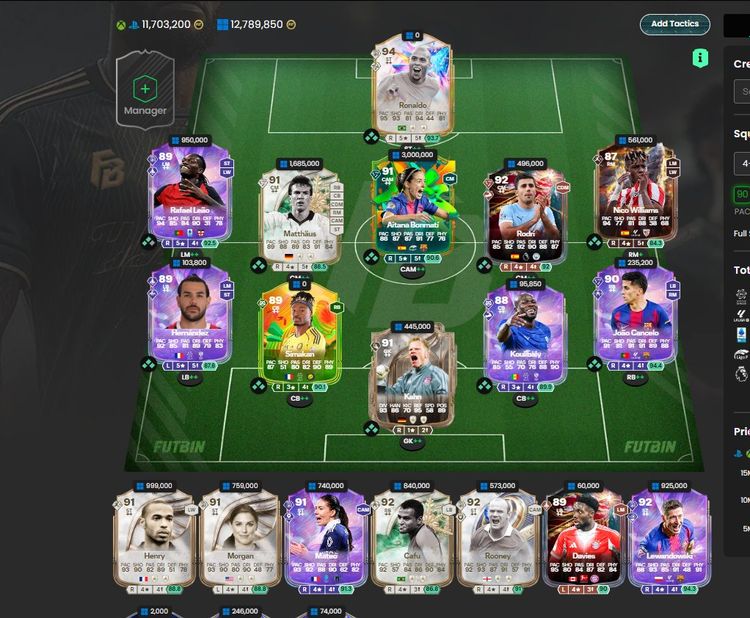Select the Morgan bench card

239,537
